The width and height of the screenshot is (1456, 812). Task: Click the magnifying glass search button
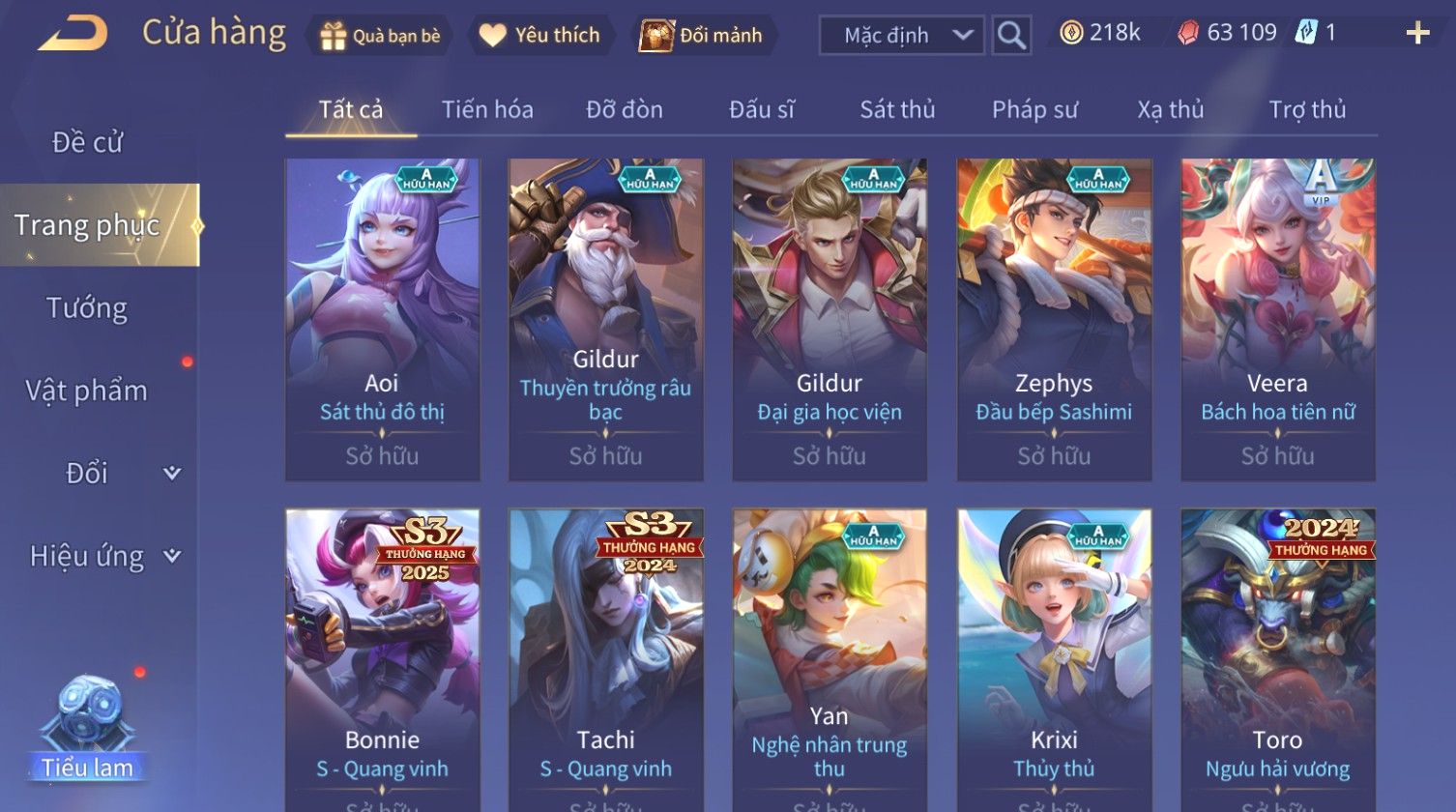(1011, 36)
